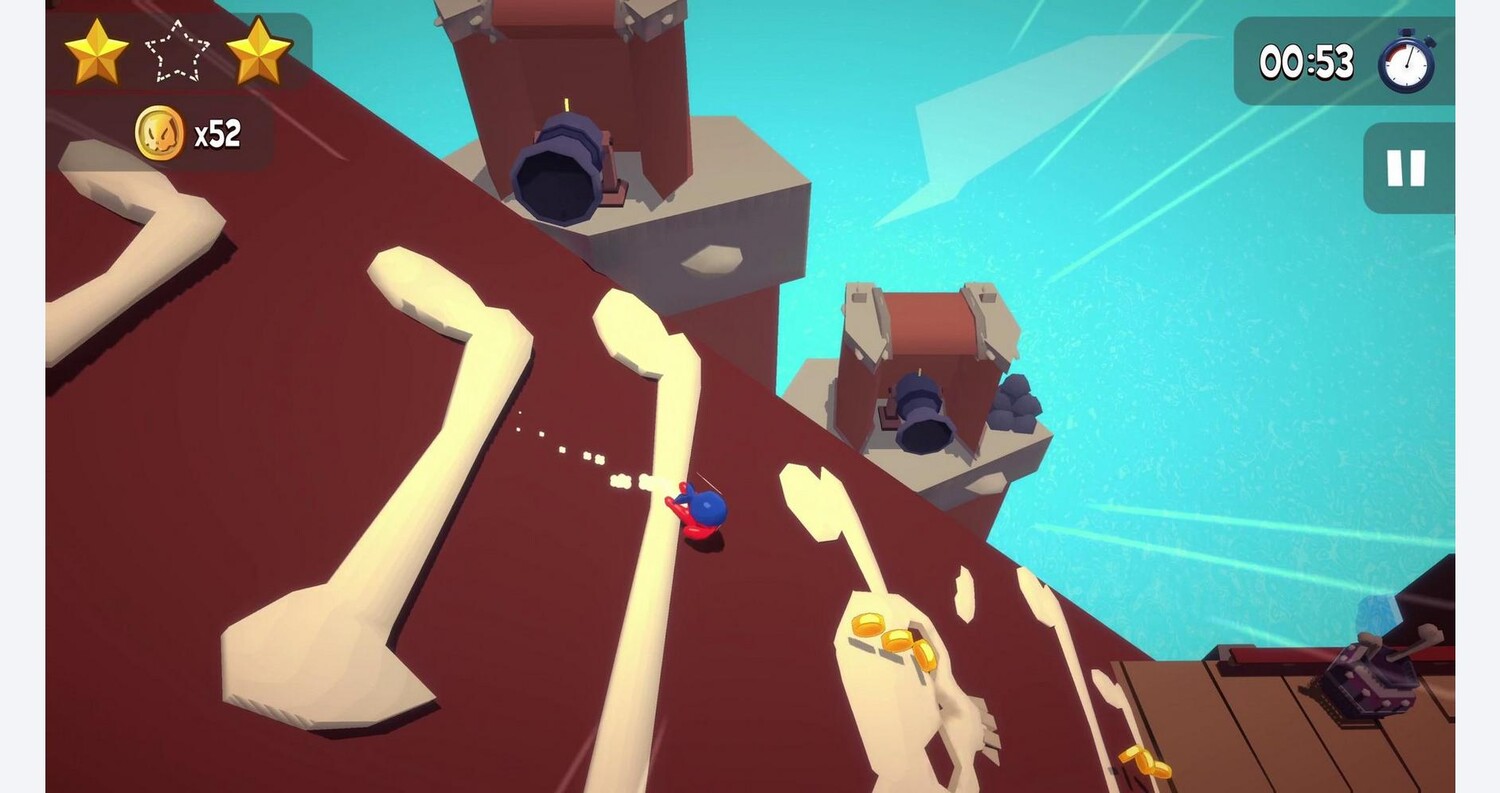Pause the game with the pause button
This screenshot has width=1500, height=793.
pos(1405,168)
